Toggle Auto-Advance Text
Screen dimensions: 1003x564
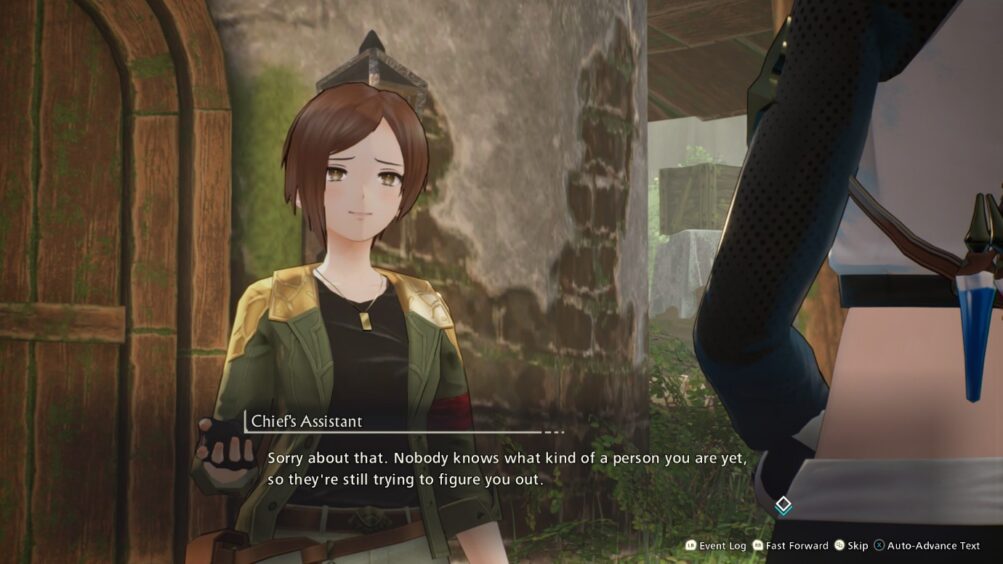coord(927,545)
